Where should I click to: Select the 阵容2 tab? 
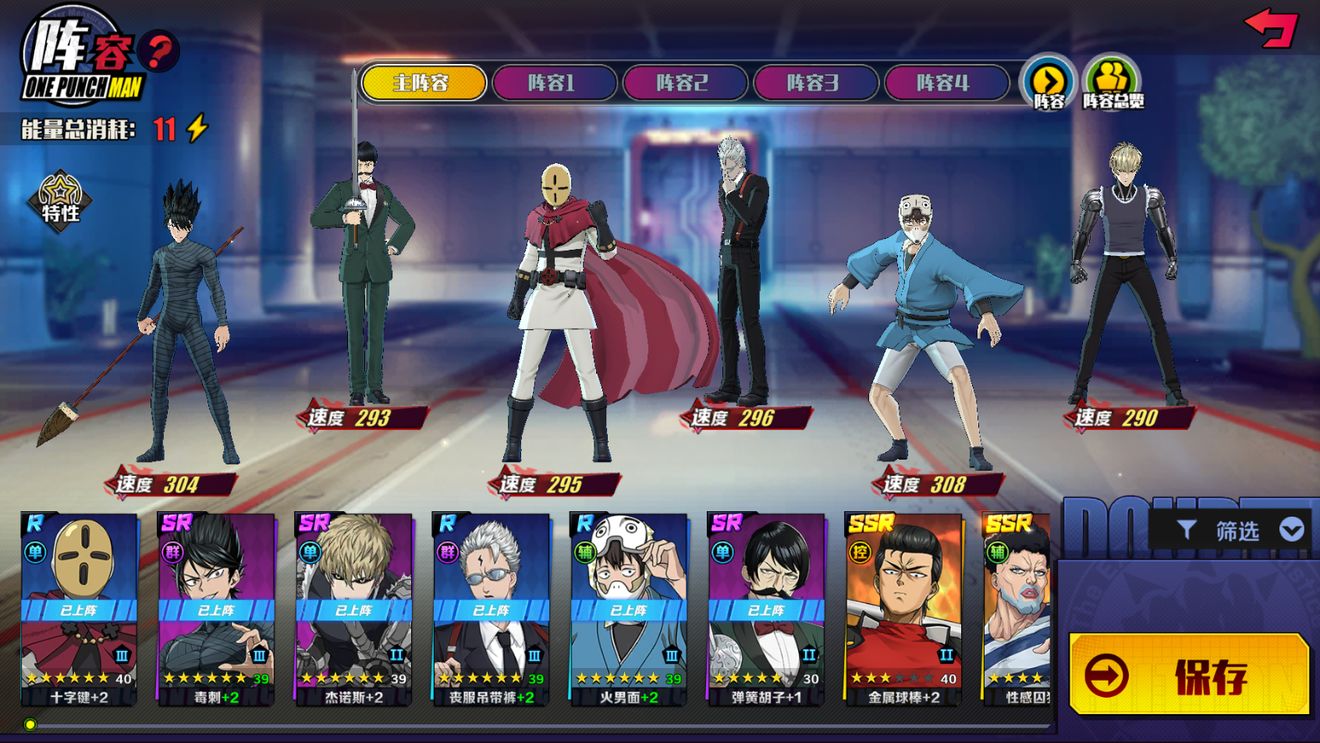(x=685, y=83)
